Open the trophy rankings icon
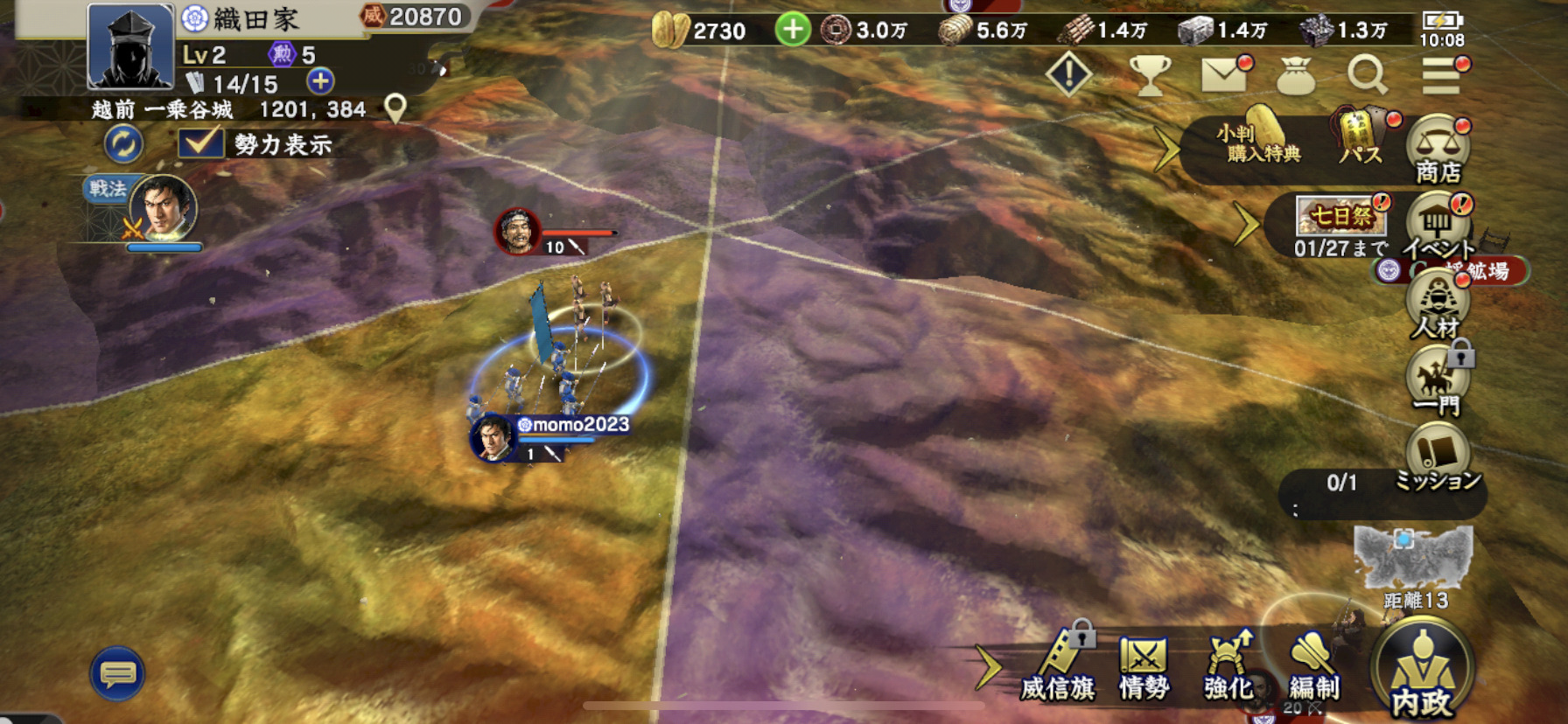The height and width of the screenshot is (724, 1568). pos(1150,75)
